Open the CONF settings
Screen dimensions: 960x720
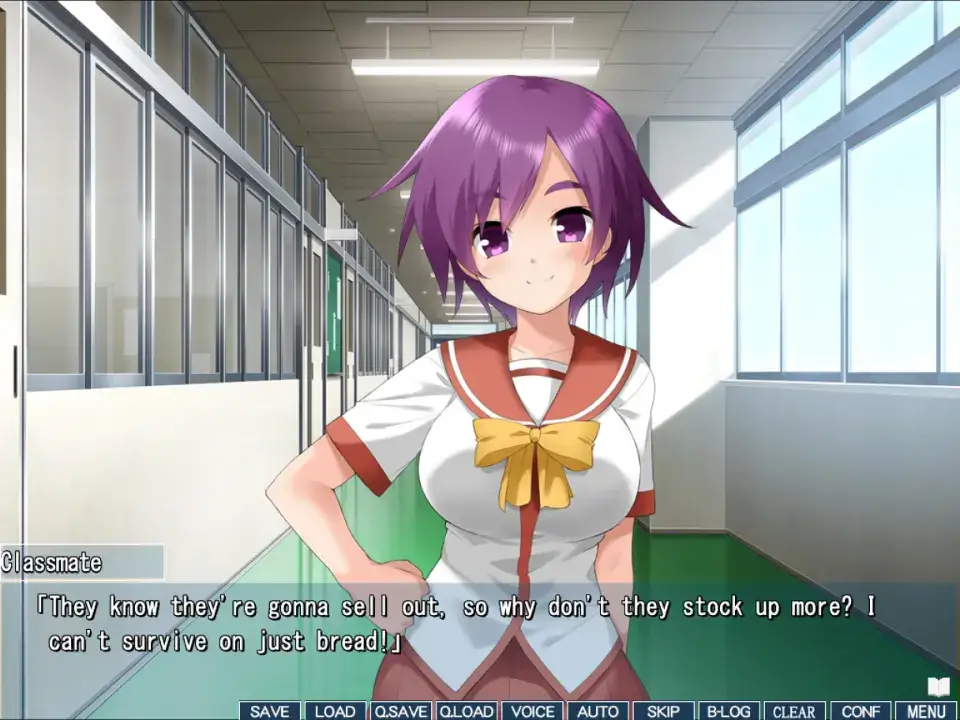point(860,711)
